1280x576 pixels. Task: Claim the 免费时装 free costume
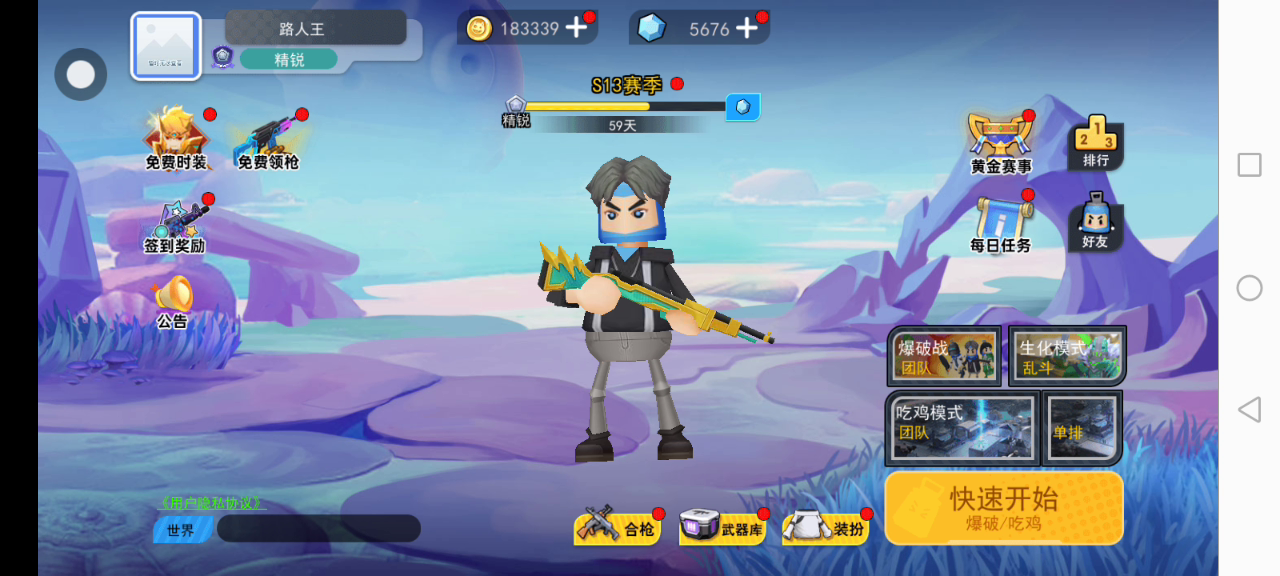point(176,139)
